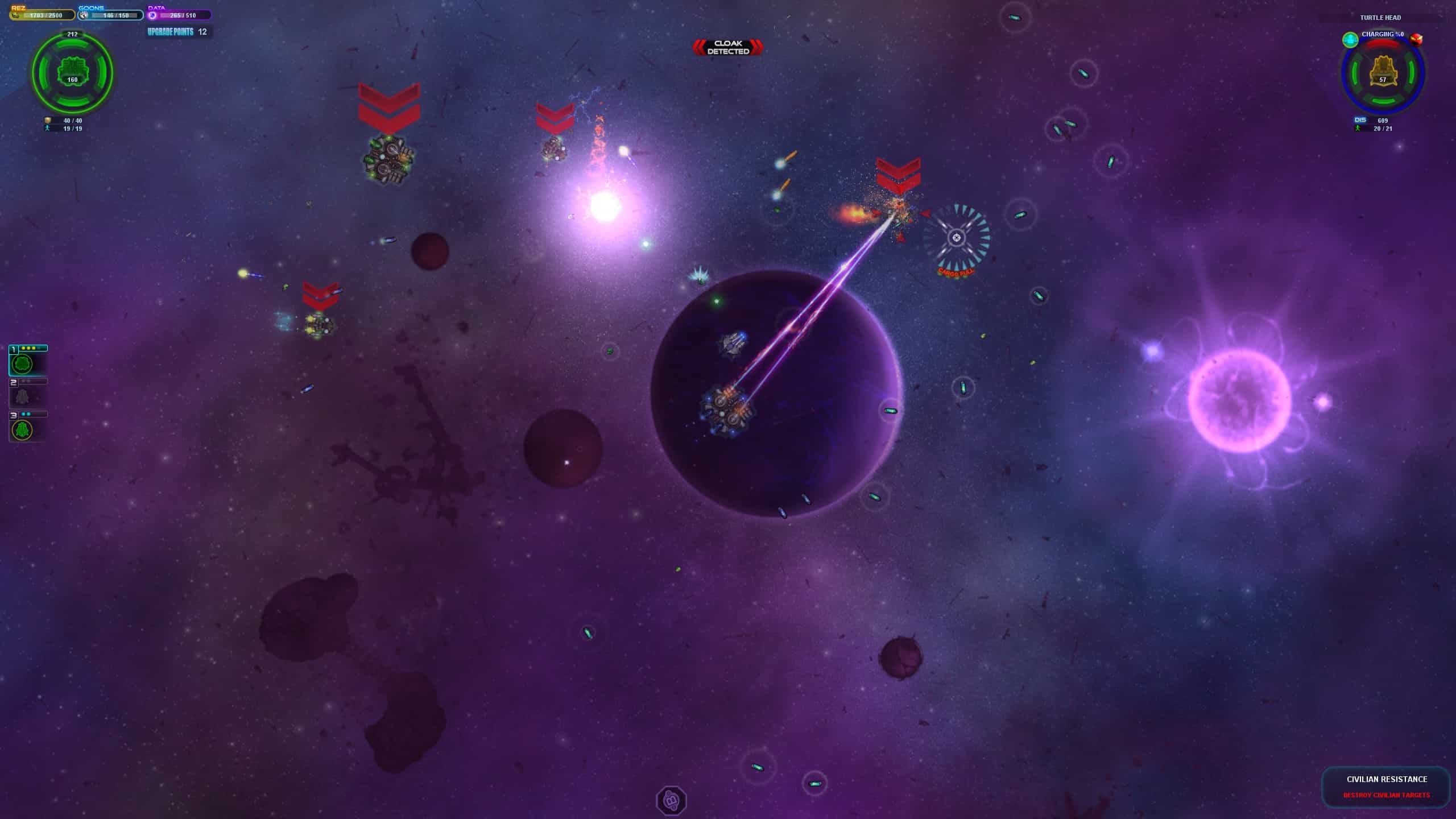The height and width of the screenshot is (819, 1456).
Task: Click the purple octagonal skull button
Action: coord(671,801)
